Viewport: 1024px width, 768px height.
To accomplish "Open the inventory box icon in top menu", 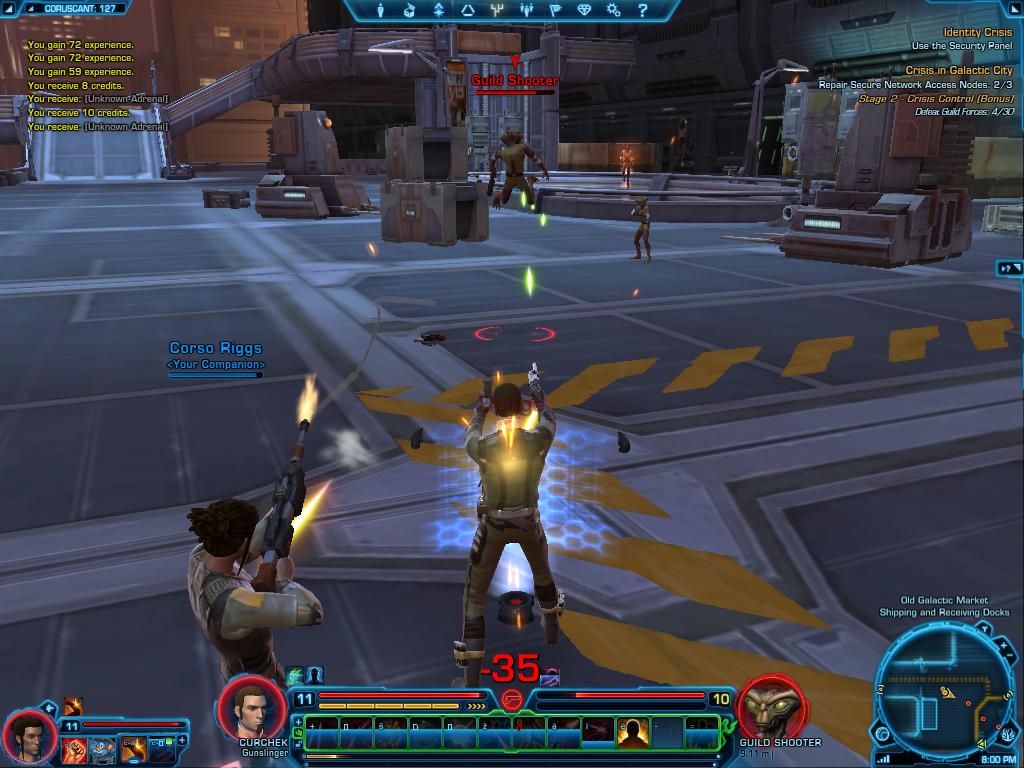I will coord(409,11).
